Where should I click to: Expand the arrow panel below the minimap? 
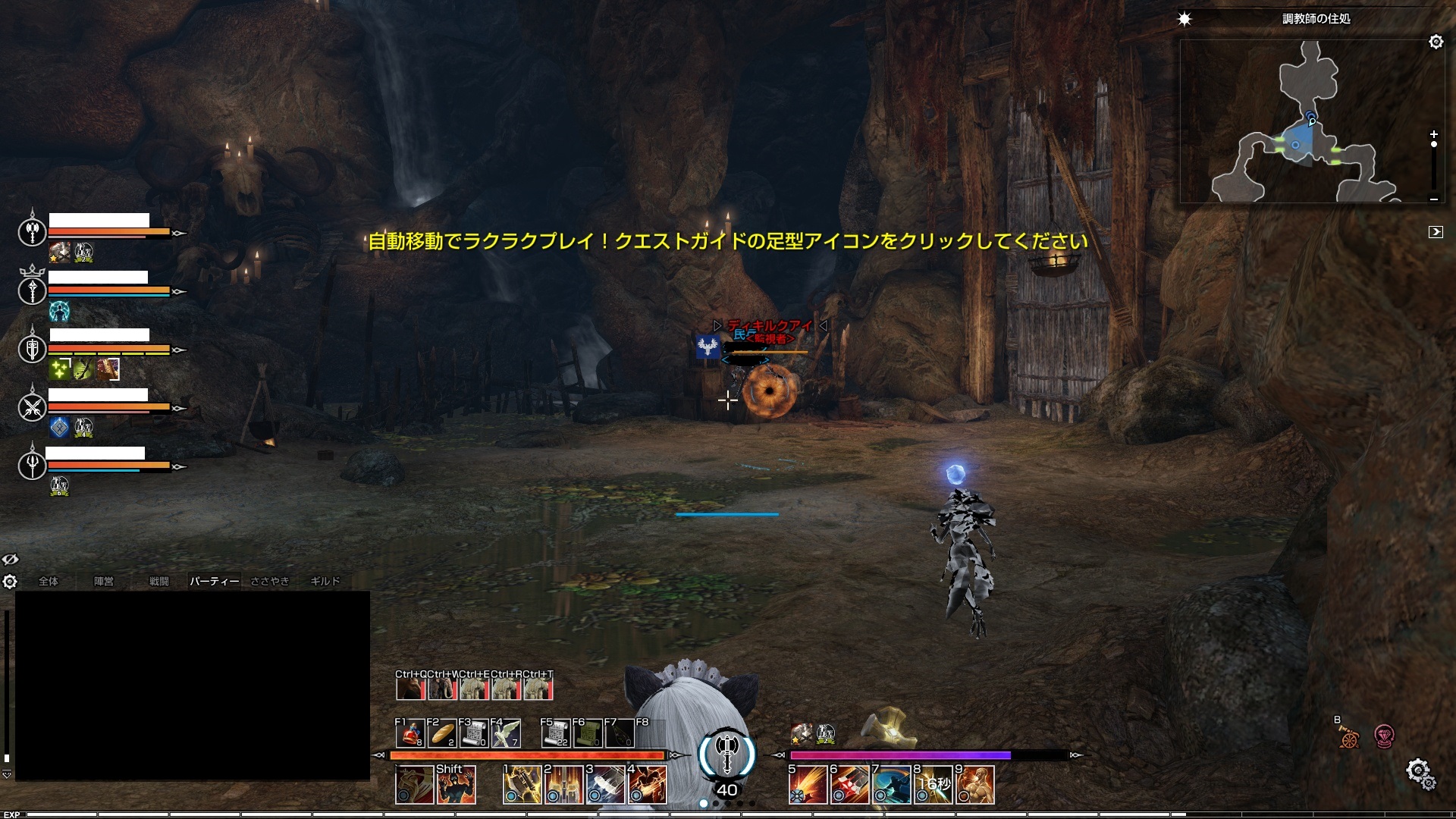tap(1435, 232)
